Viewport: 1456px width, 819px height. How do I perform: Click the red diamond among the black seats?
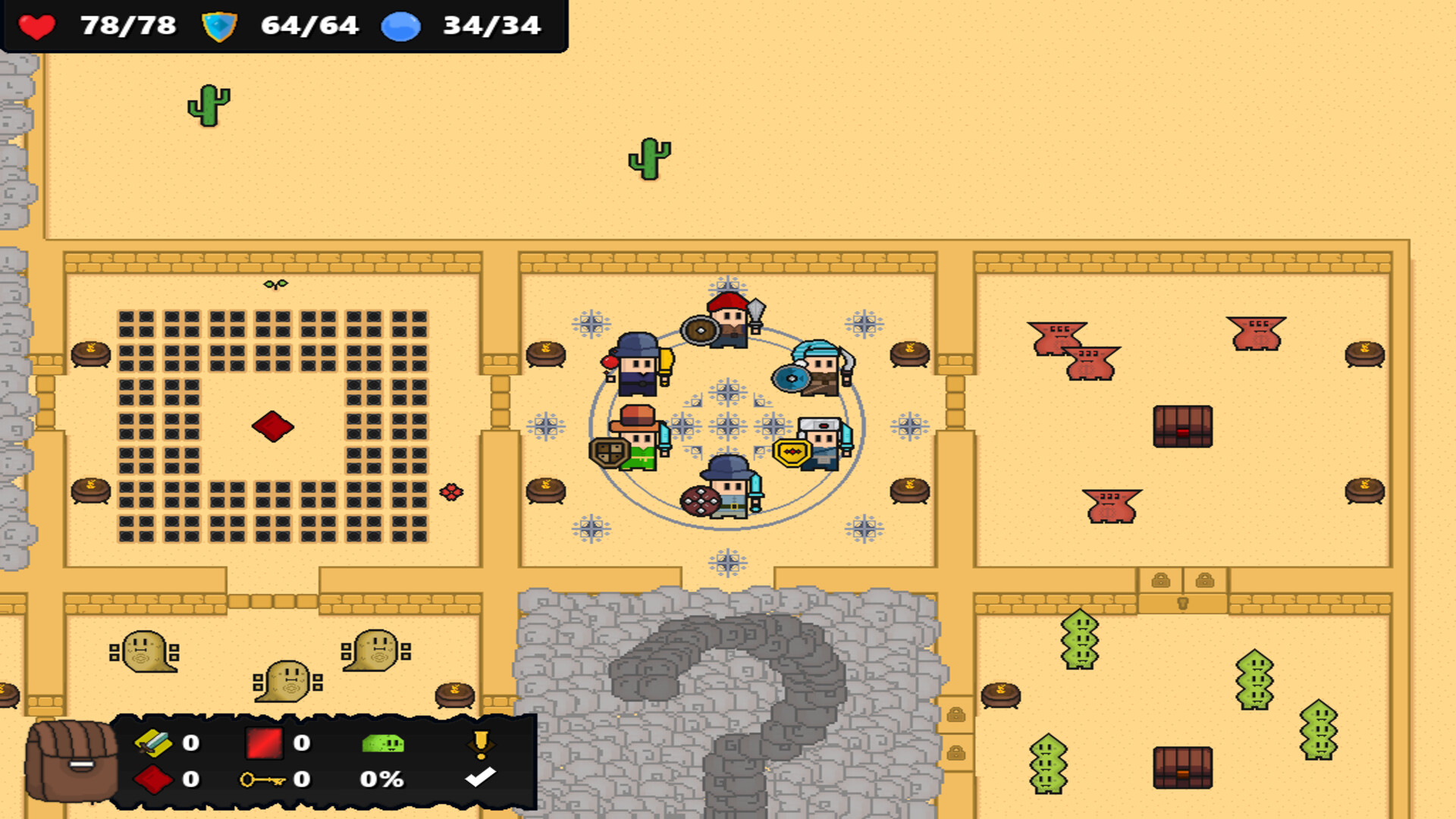click(x=273, y=427)
